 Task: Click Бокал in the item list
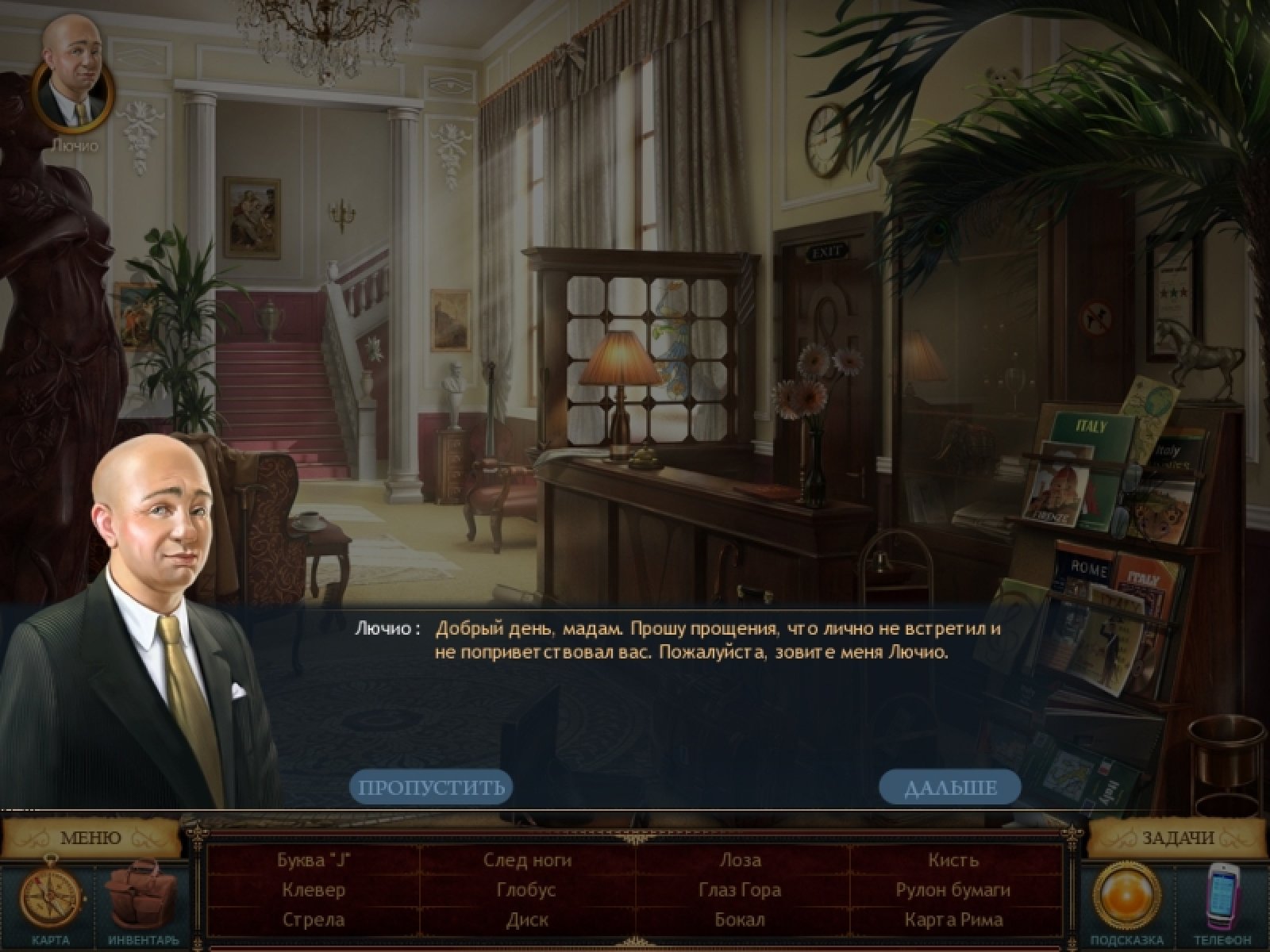point(740,920)
